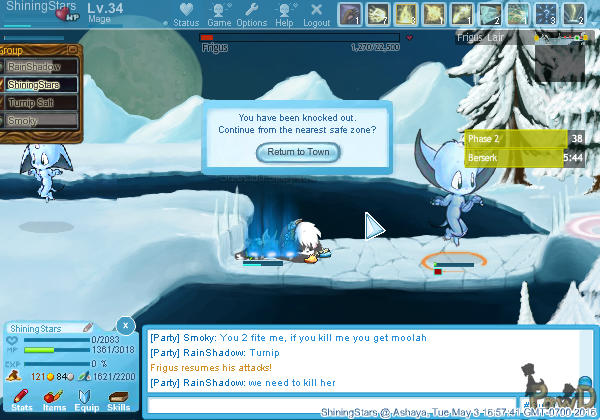Log out using the Logout button
Viewport: 600px width, 420px height.
[316, 14]
